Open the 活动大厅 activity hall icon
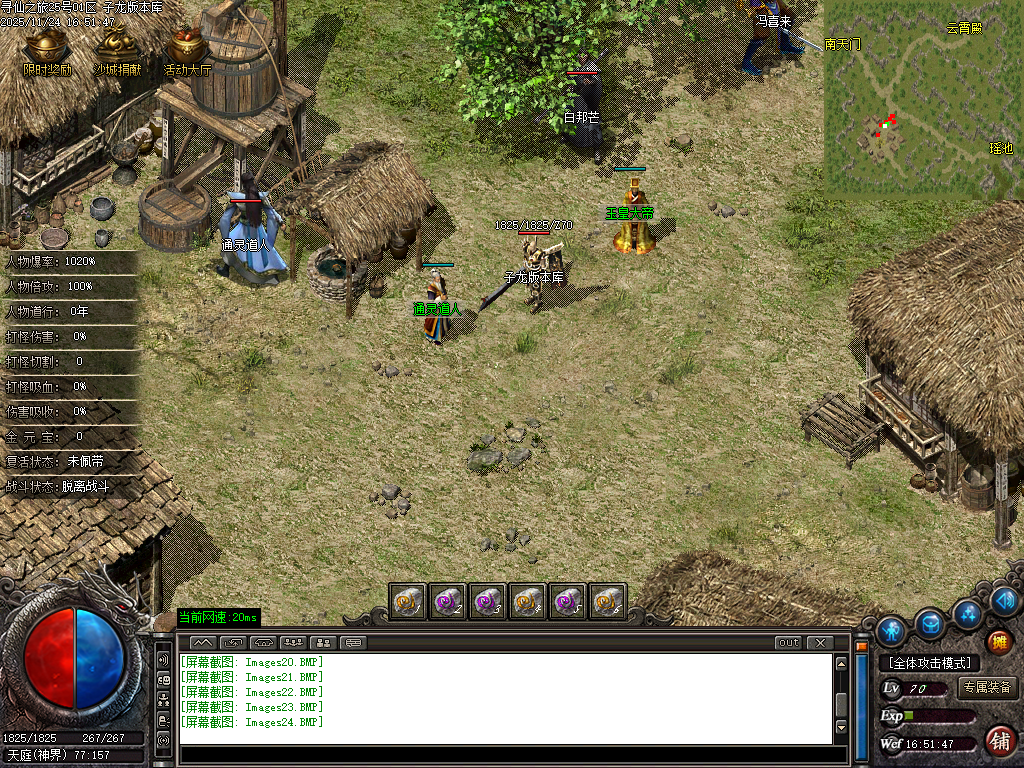This screenshot has width=1024, height=768. tap(187, 49)
